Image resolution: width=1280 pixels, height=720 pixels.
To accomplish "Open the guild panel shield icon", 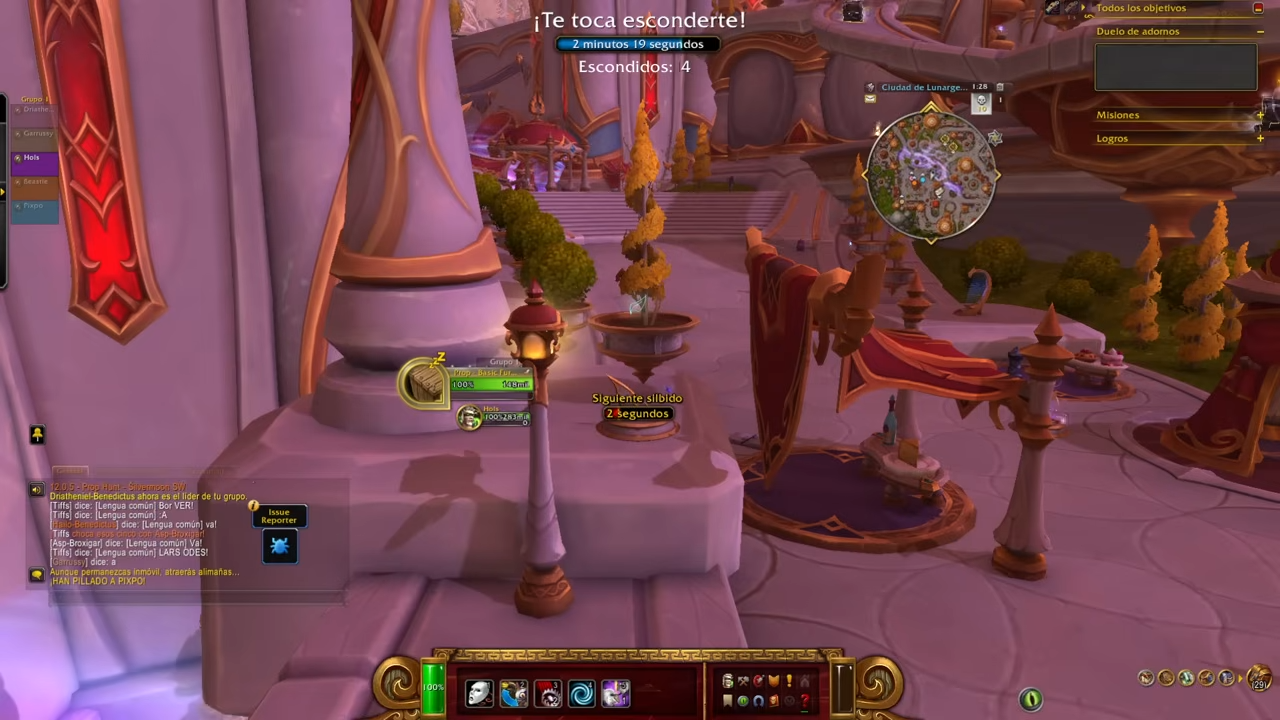I will (x=773, y=682).
